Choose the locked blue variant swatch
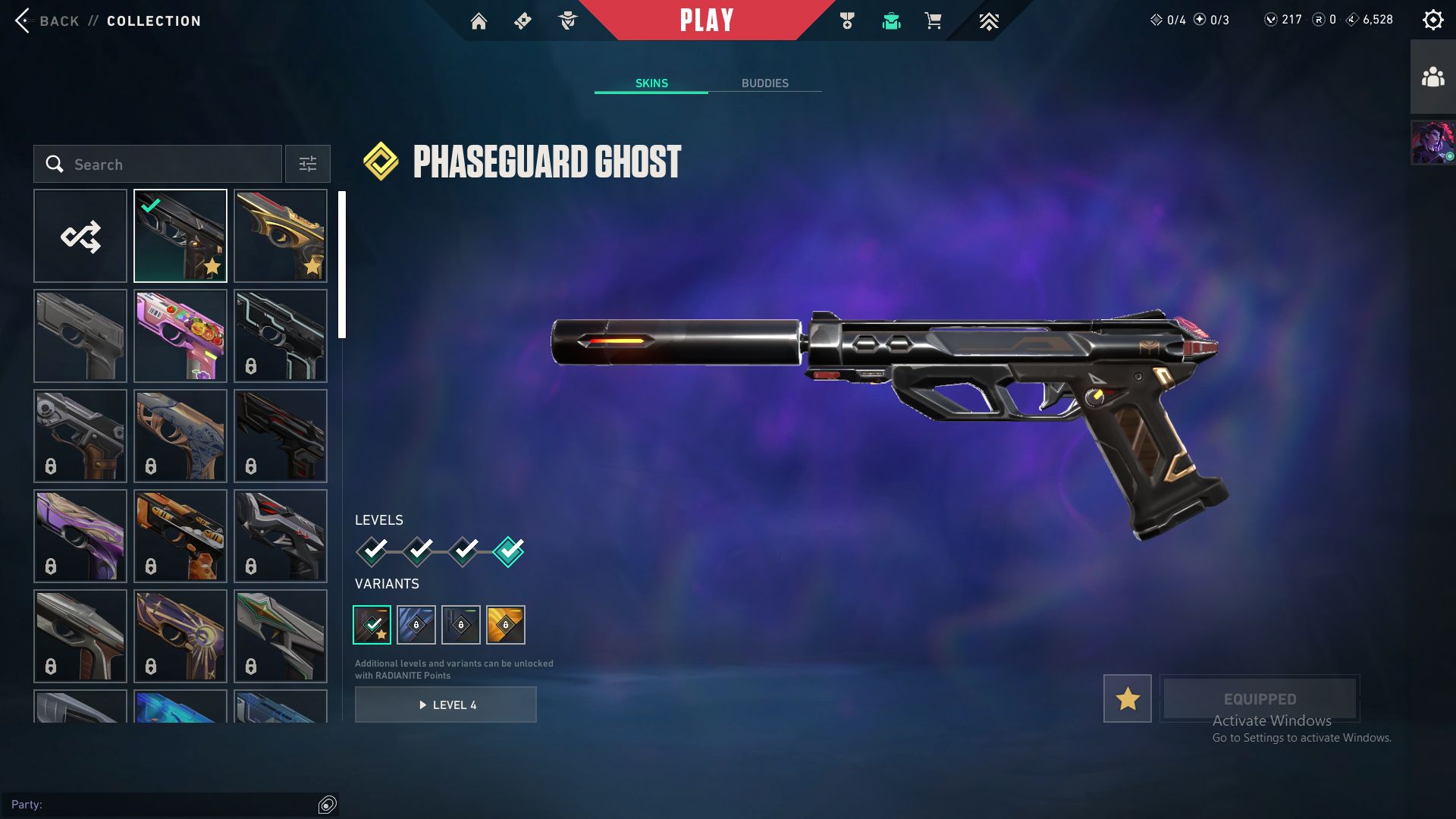This screenshot has height=819, width=1456. coord(416,625)
